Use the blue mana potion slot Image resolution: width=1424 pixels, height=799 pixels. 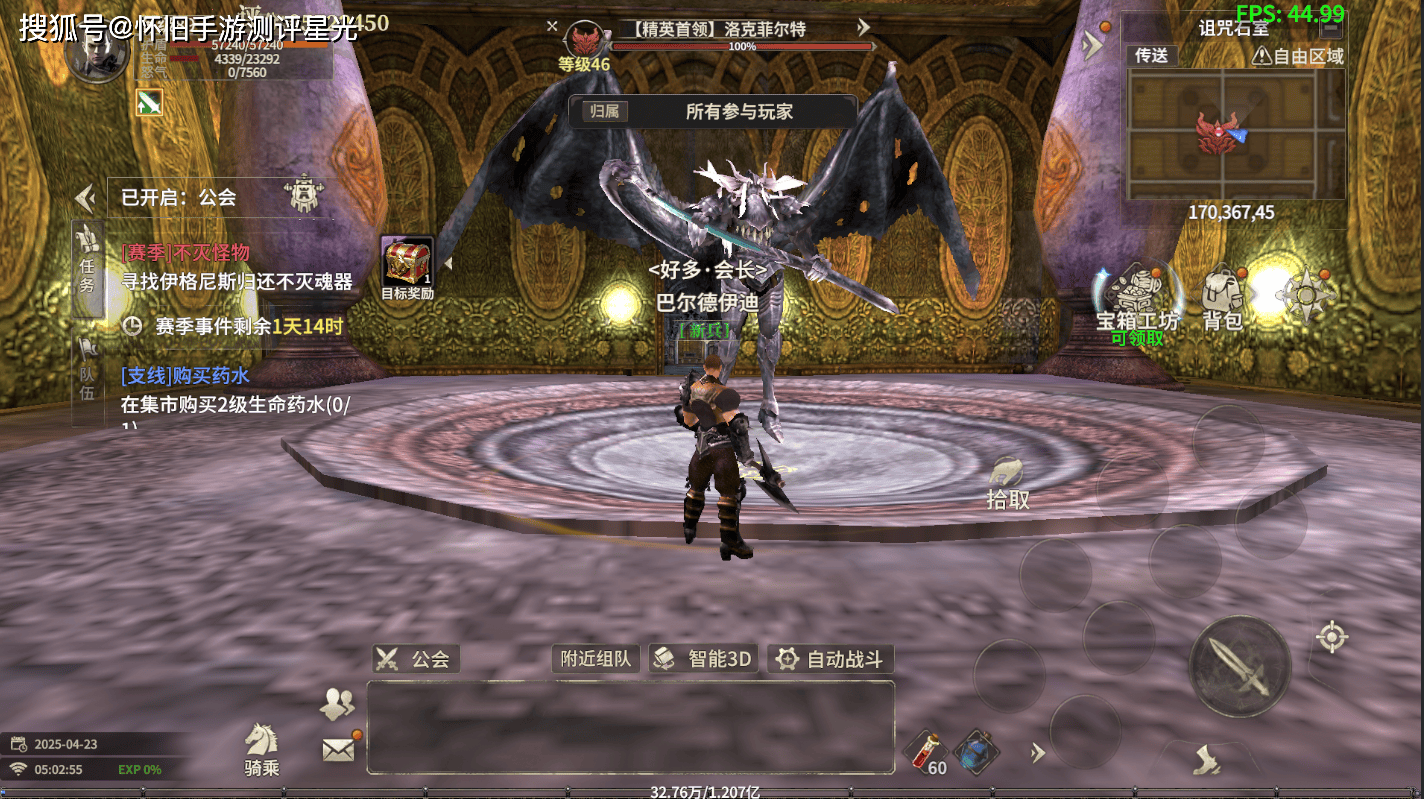point(973,751)
